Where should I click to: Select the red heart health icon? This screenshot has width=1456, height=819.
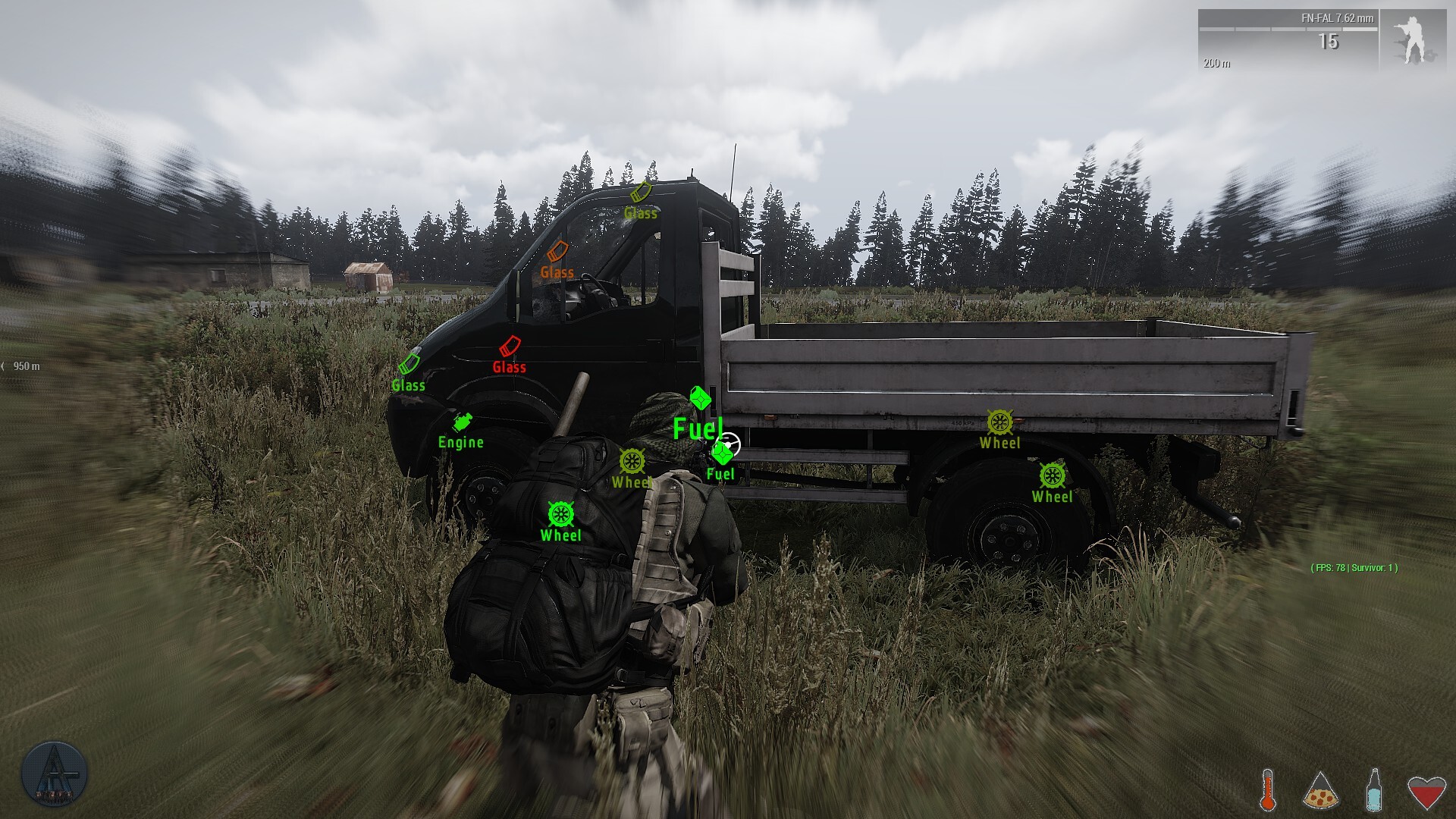tap(1426, 791)
